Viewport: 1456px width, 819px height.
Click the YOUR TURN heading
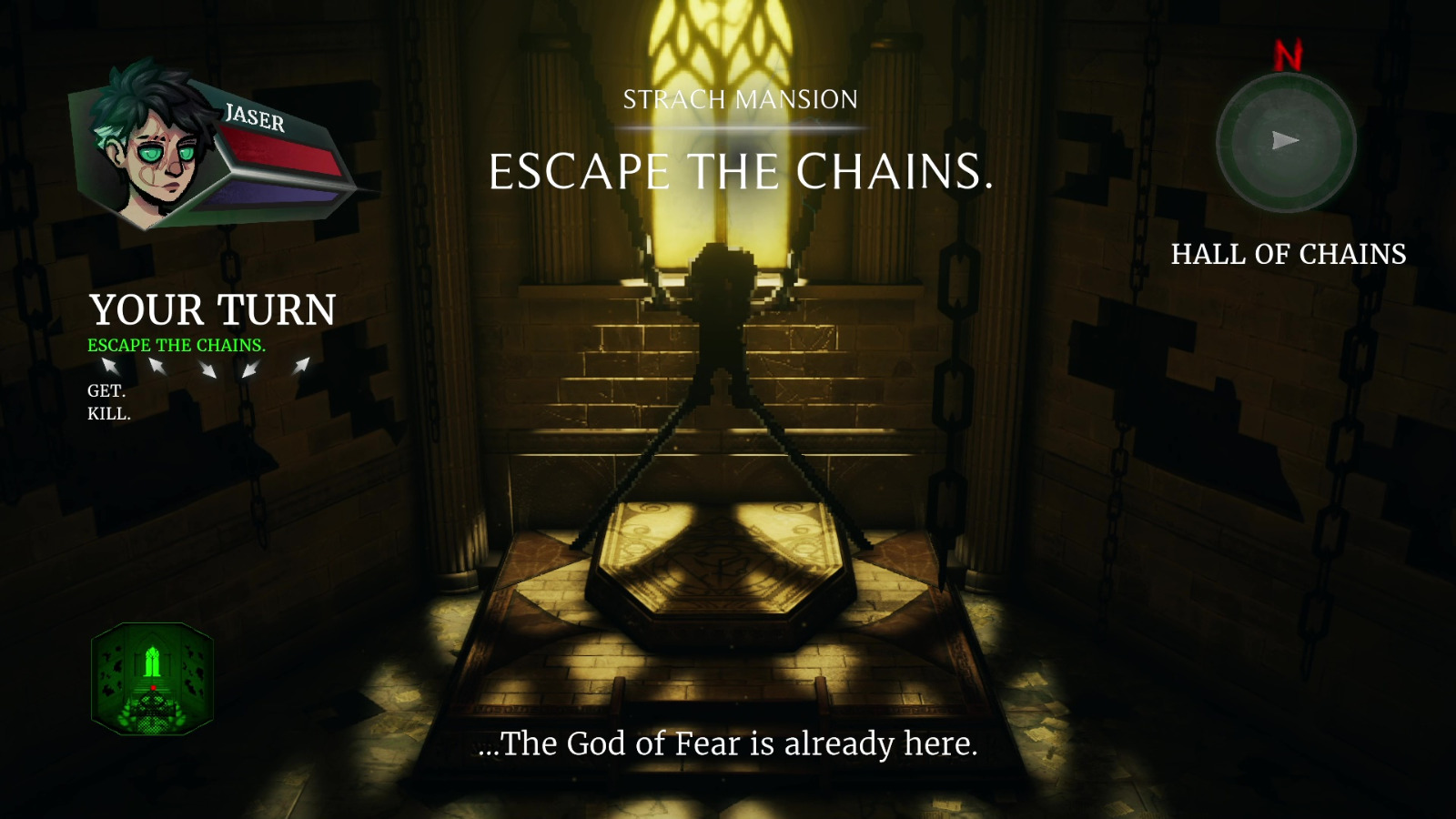[x=213, y=311]
